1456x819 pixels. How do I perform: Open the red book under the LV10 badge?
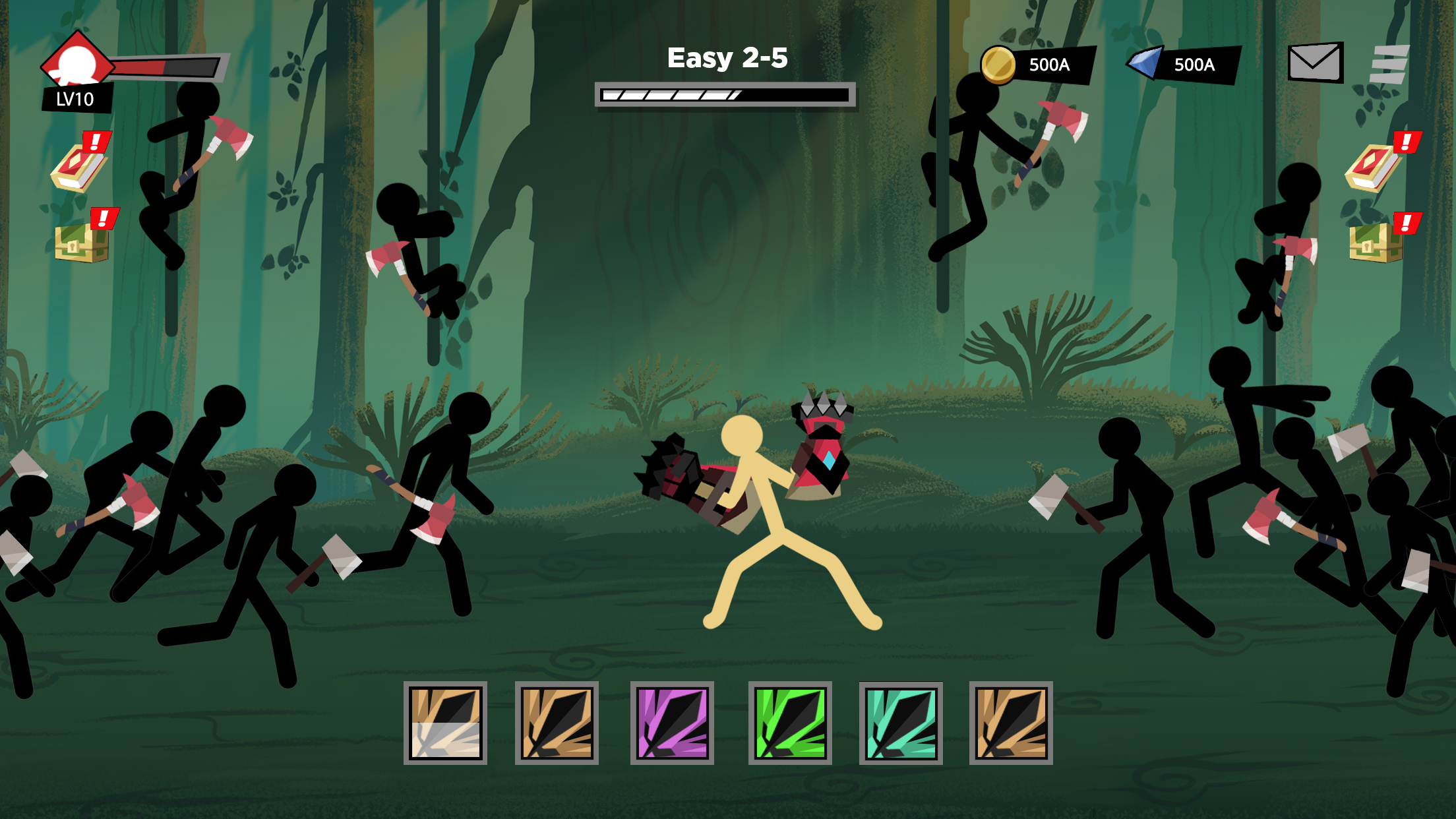click(79, 165)
